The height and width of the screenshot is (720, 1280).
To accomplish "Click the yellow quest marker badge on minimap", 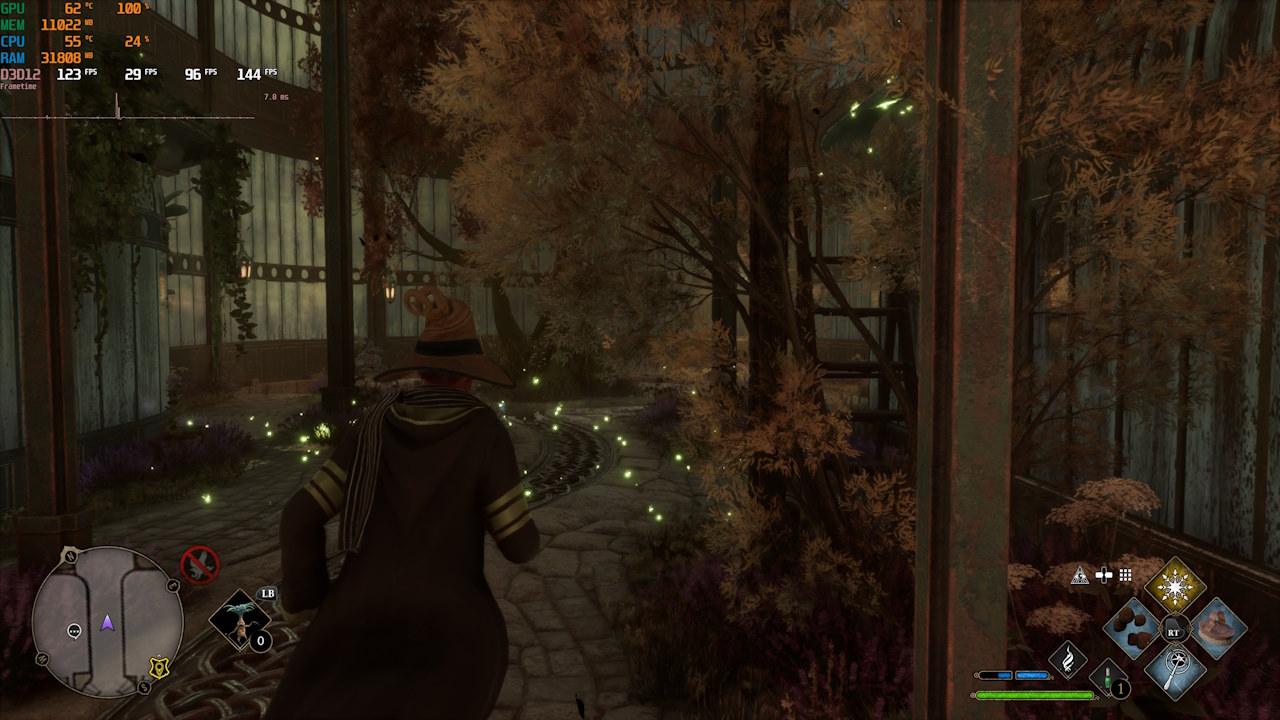I will (x=157, y=668).
